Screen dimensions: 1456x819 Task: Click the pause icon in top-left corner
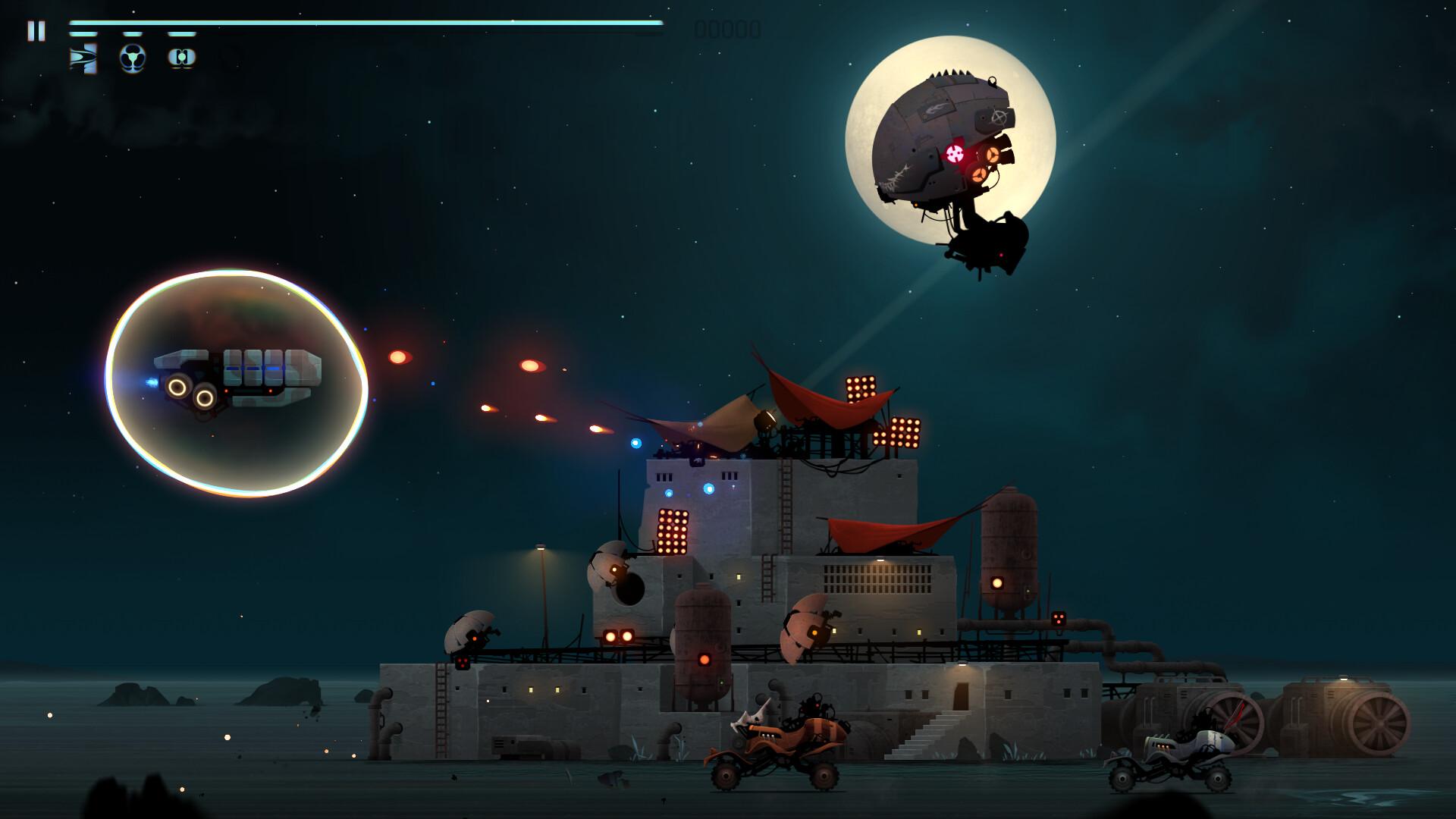click(x=36, y=30)
